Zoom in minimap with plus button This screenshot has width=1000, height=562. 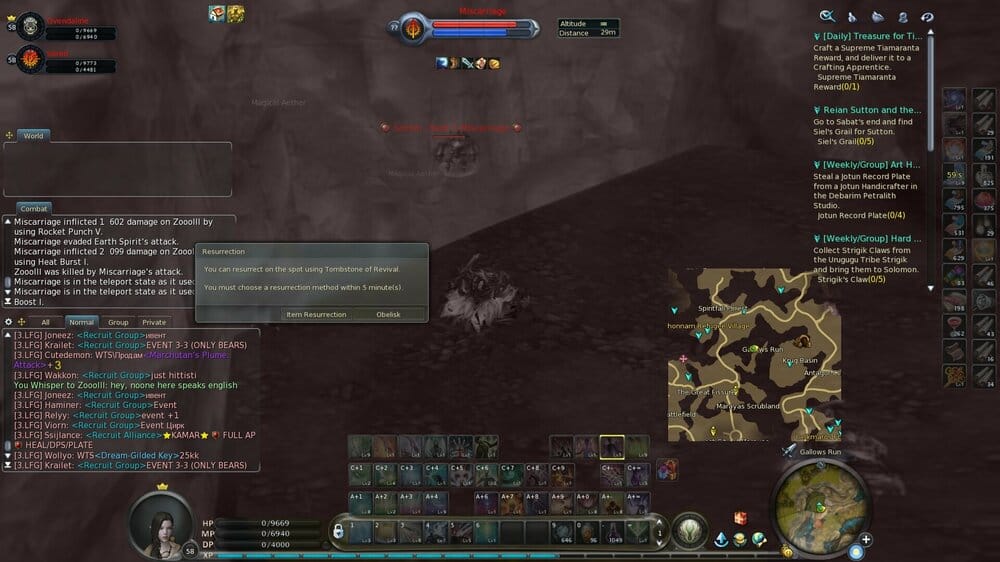866,540
